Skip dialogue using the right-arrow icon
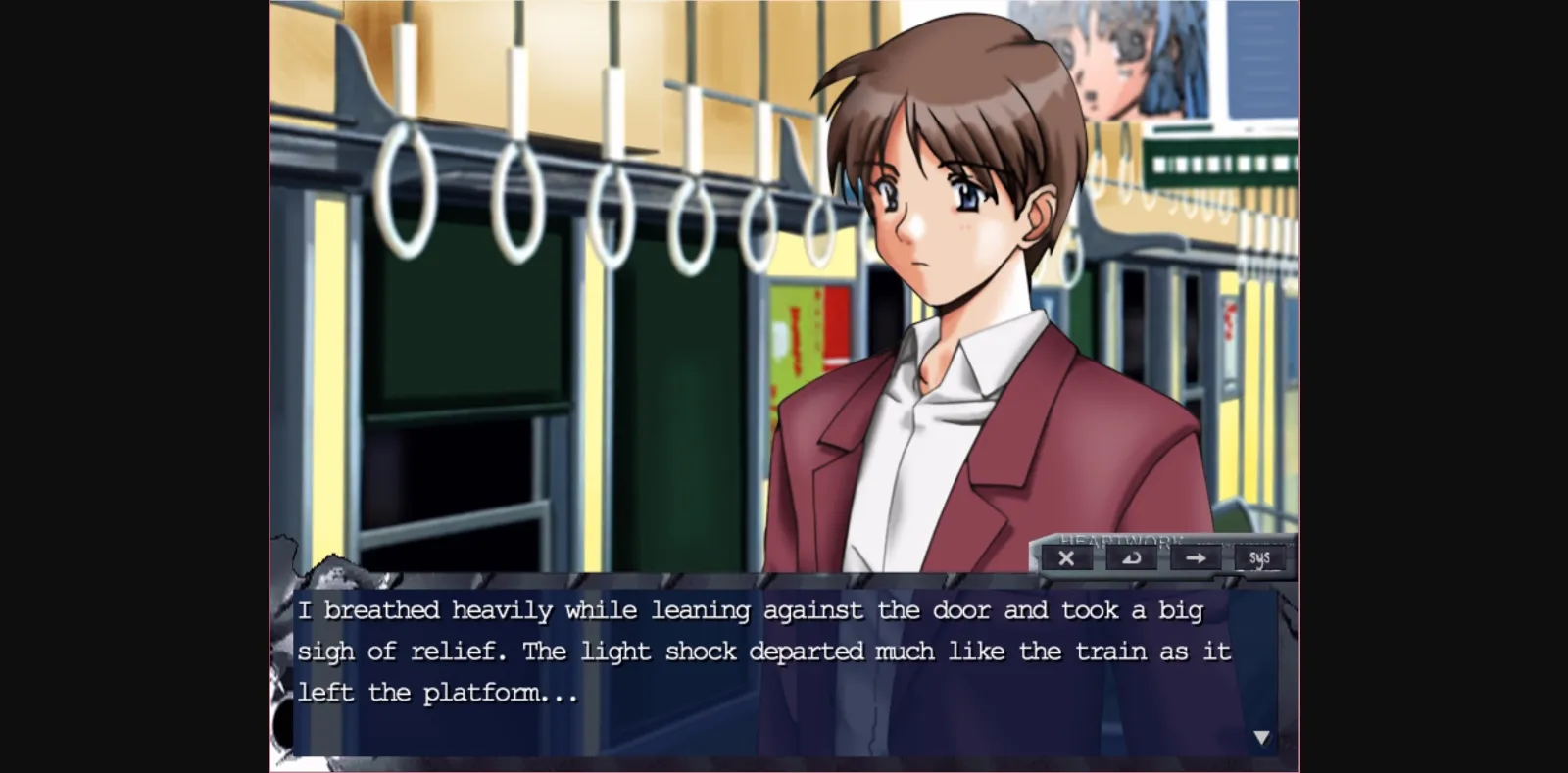Screen dimensions: 1568x773 (1197, 558)
